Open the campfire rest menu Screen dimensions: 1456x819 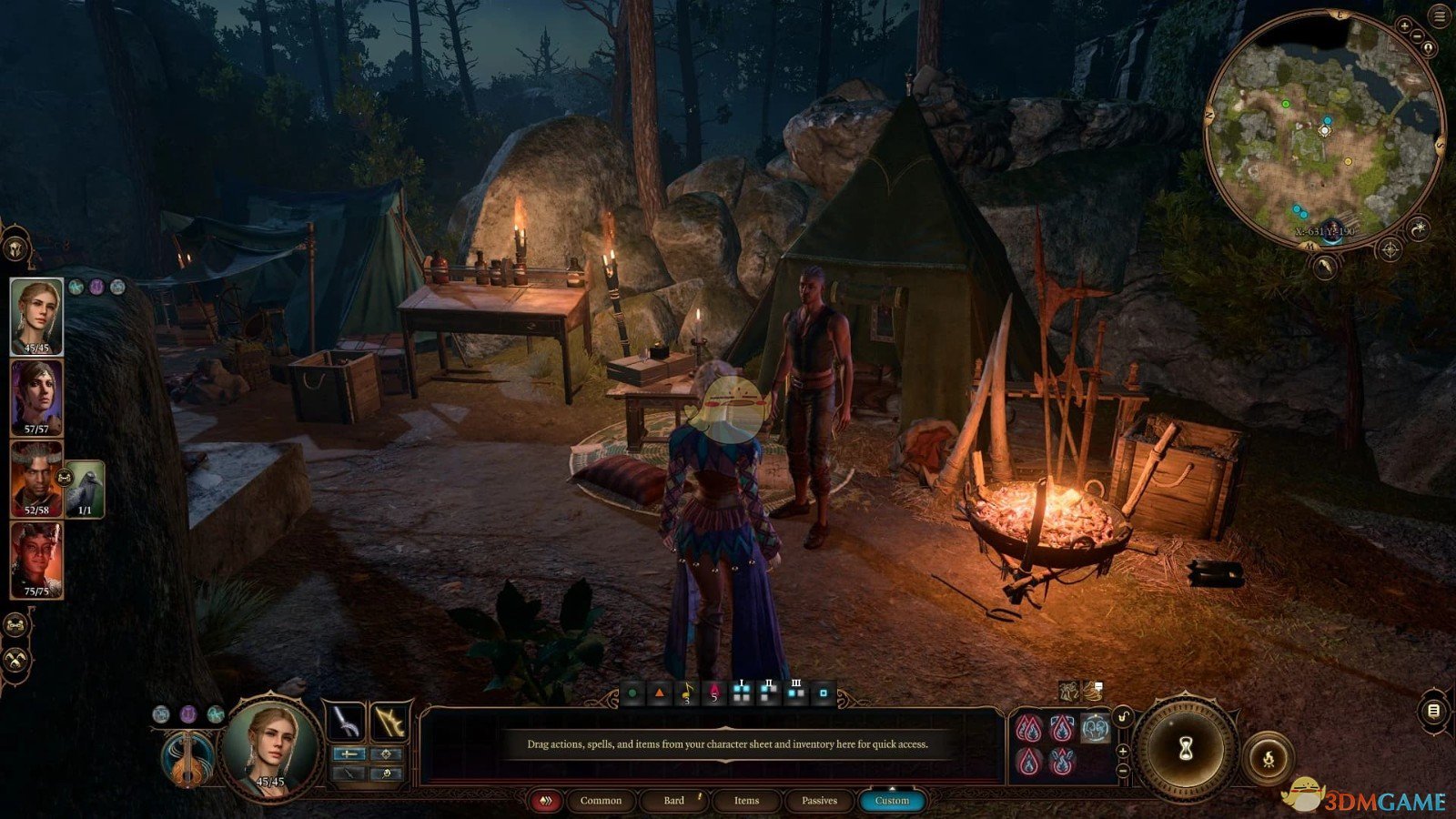click(x=1269, y=757)
